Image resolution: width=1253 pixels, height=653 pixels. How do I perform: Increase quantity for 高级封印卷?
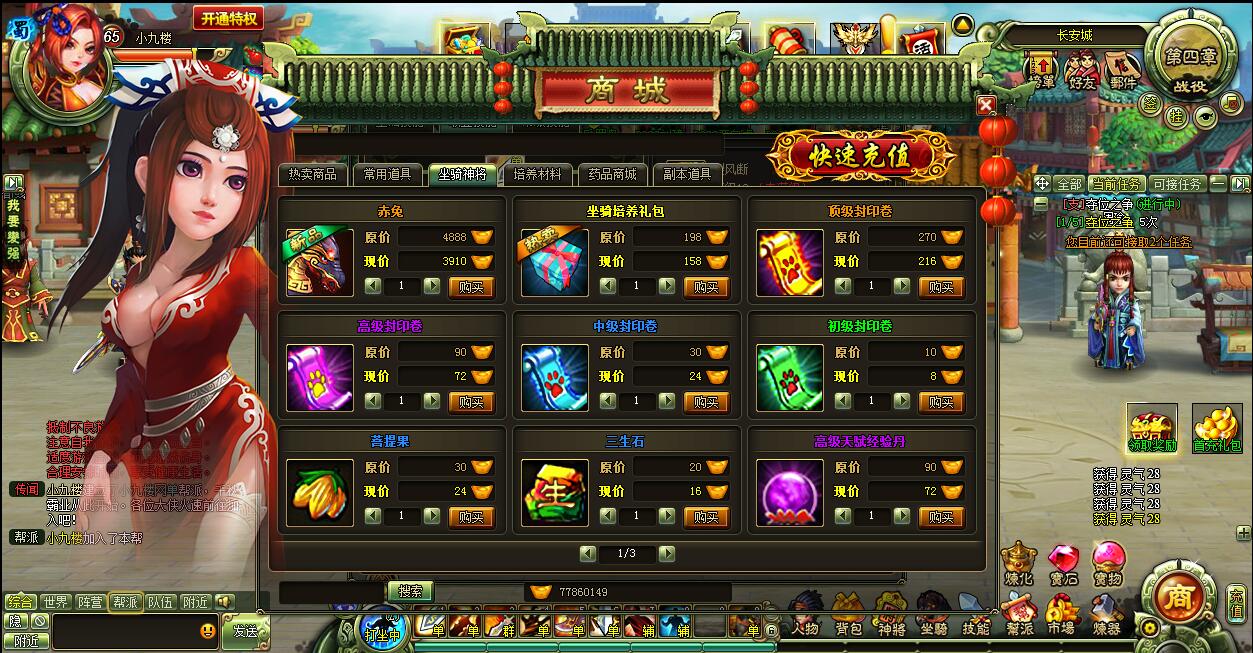tap(432, 401)
